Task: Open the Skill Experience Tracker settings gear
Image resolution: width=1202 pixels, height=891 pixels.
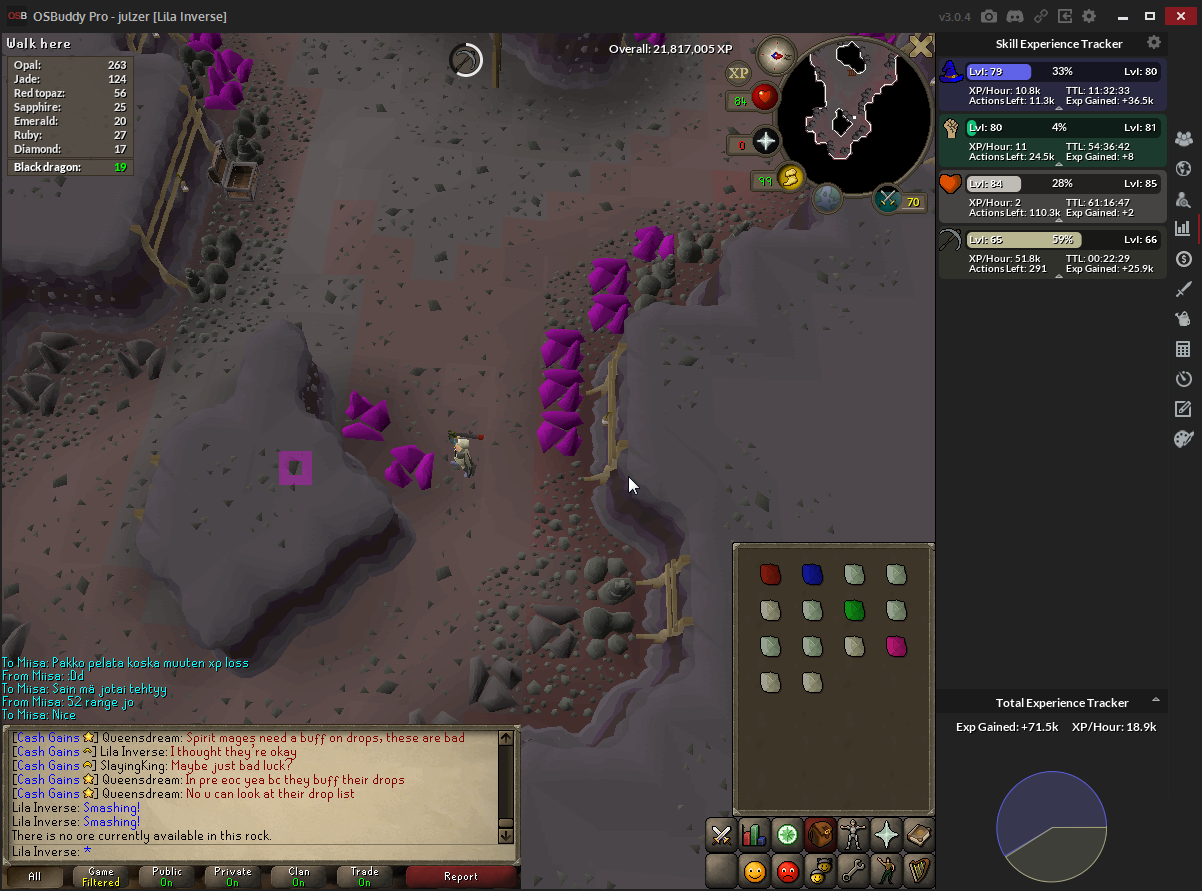Action: click(x=1154, y=43)
